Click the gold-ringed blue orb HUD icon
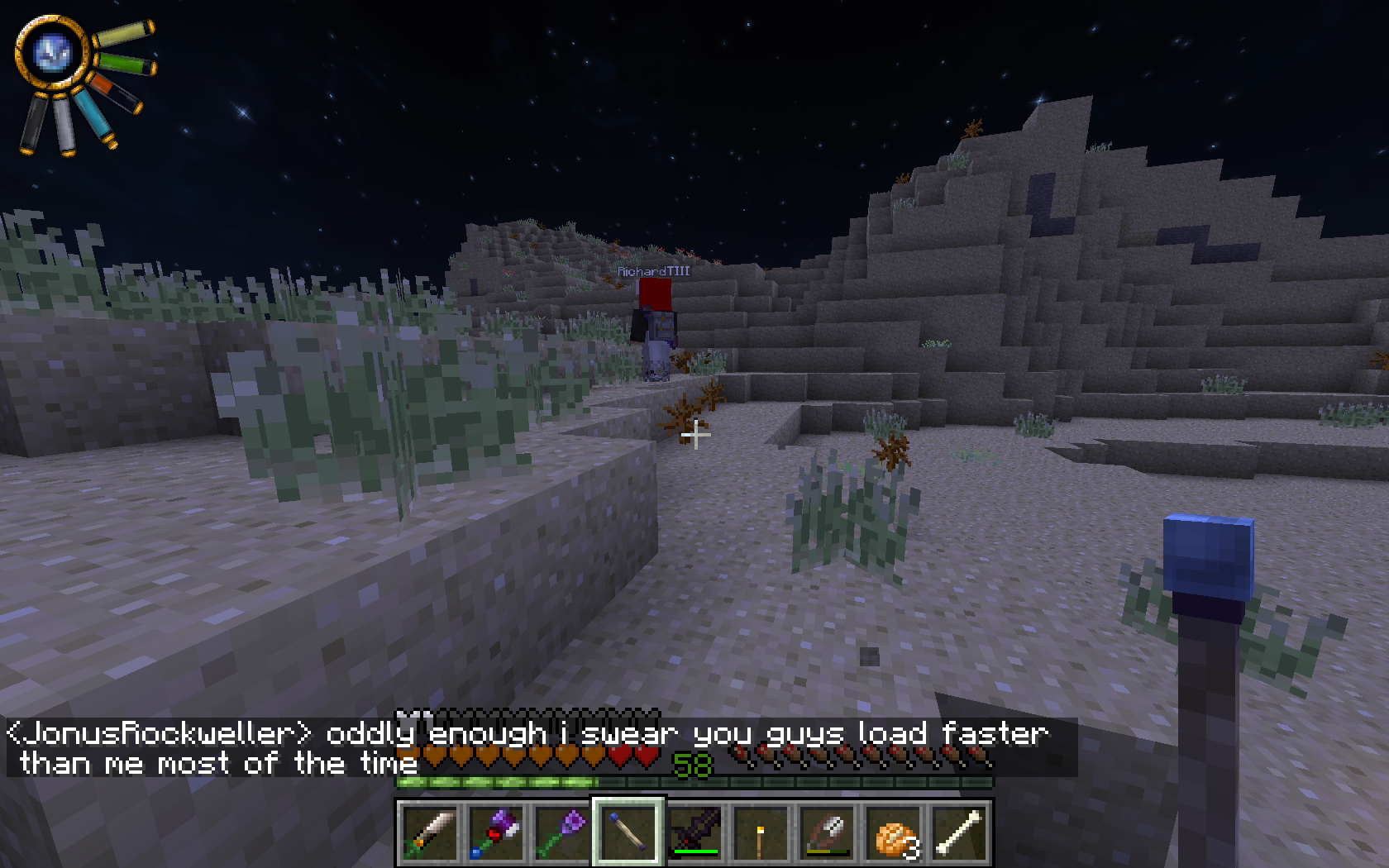 (x=52, y=53)
